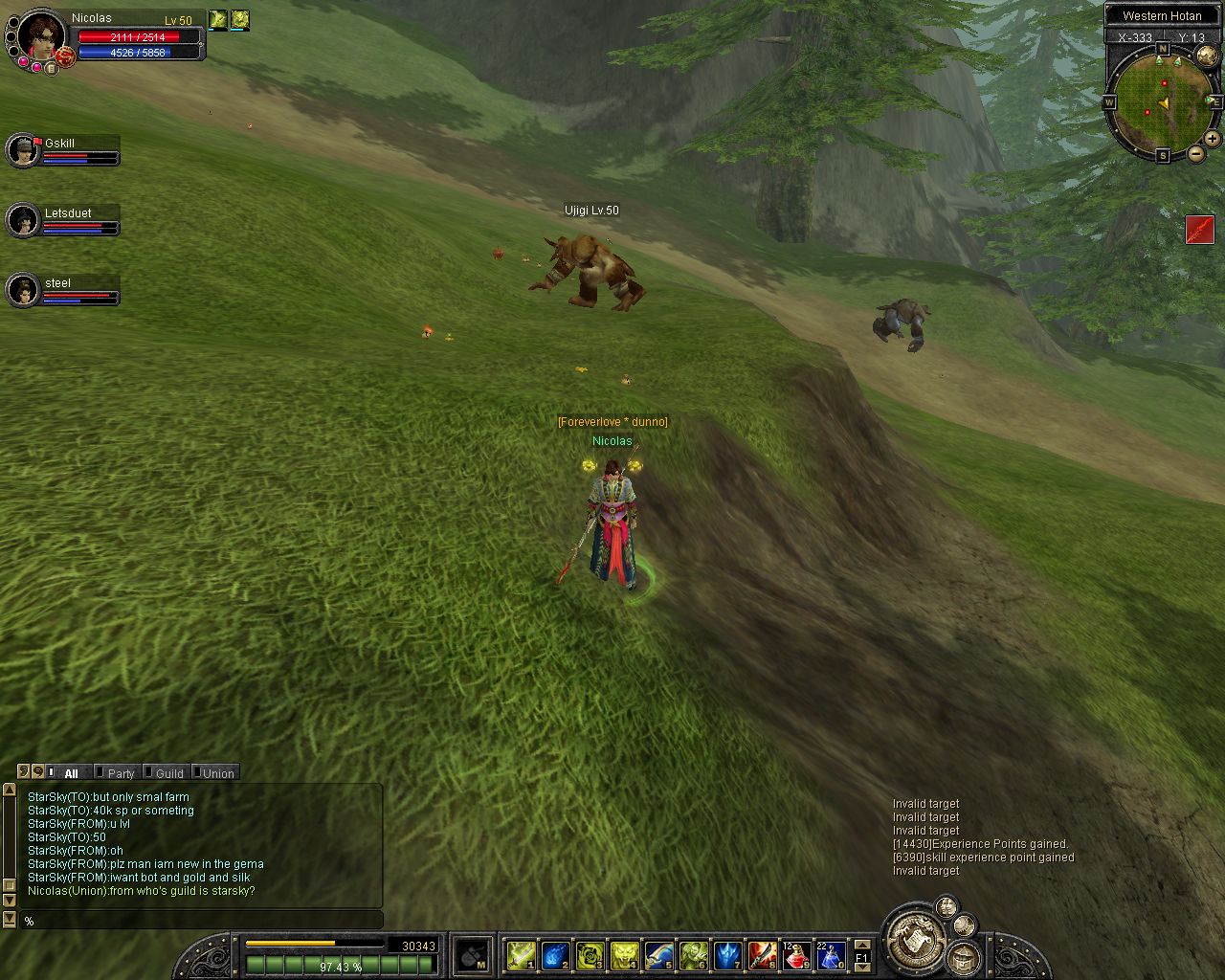Image resolution: width=1225 pixels, height=980 pixels.
Task: Select party member Gskill's portrait
Action: point(22,150)
